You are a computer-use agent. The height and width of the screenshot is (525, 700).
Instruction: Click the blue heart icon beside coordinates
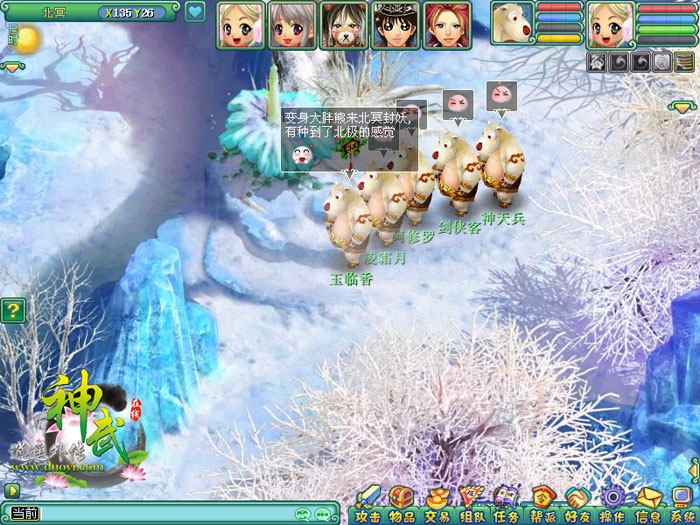(195, 13)
